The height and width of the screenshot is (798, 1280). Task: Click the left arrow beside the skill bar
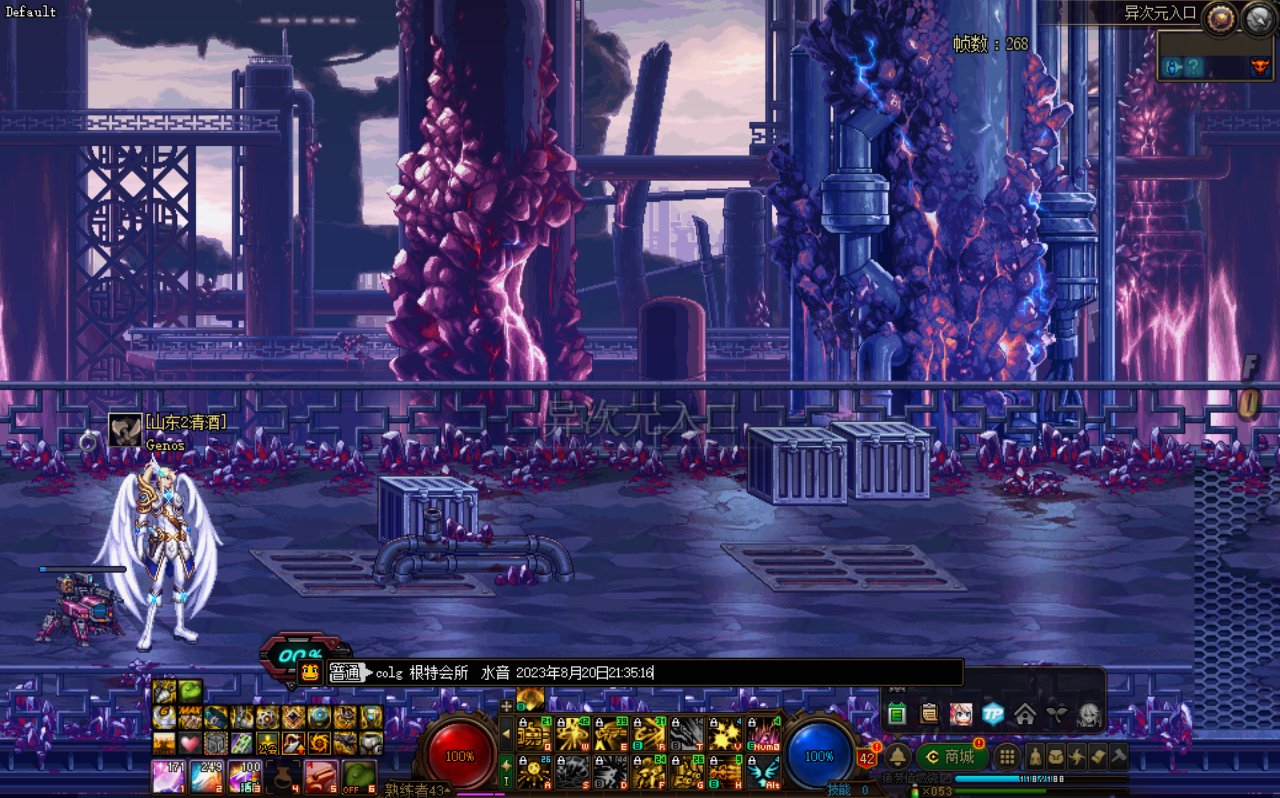505,734
